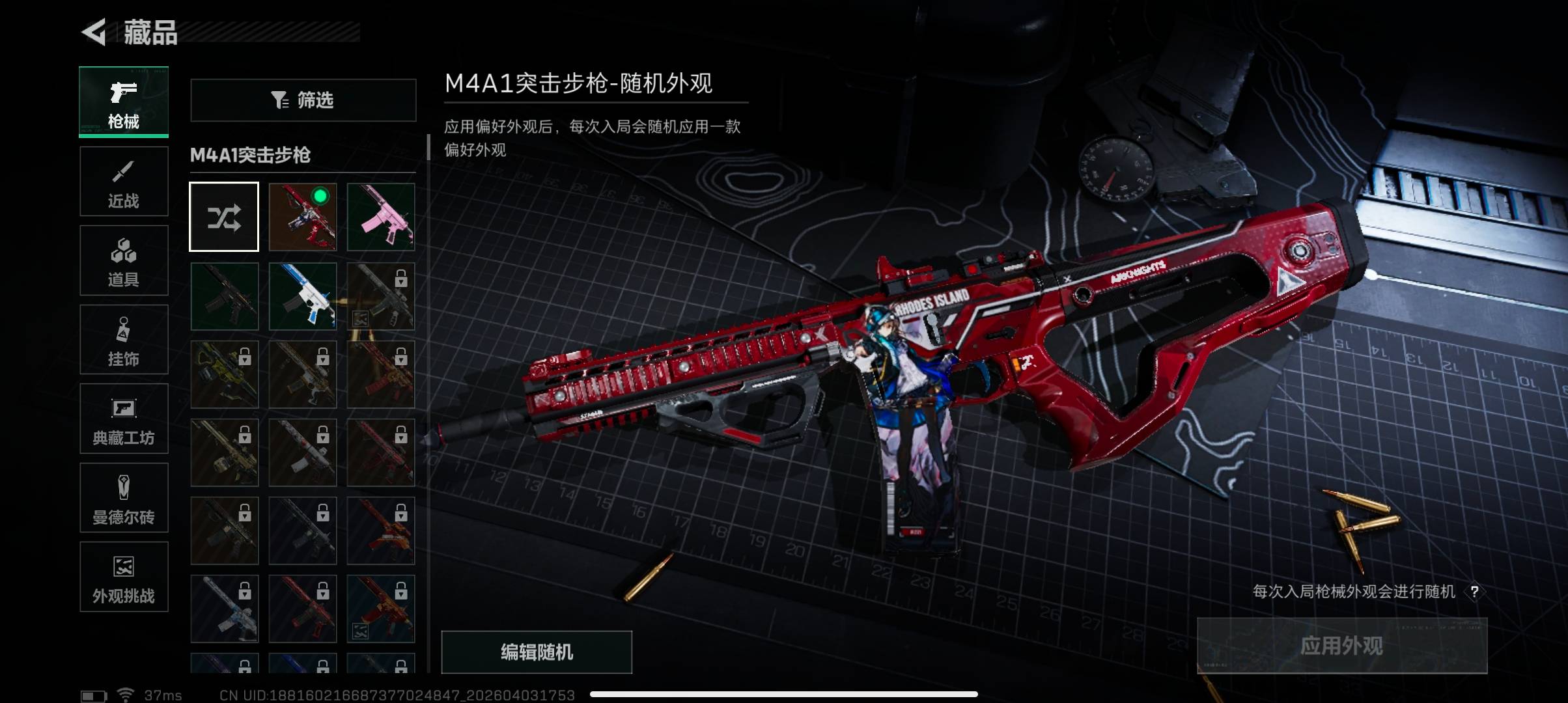
Task: Select the blue and white M4A1 skin
Action: [303, 296]
